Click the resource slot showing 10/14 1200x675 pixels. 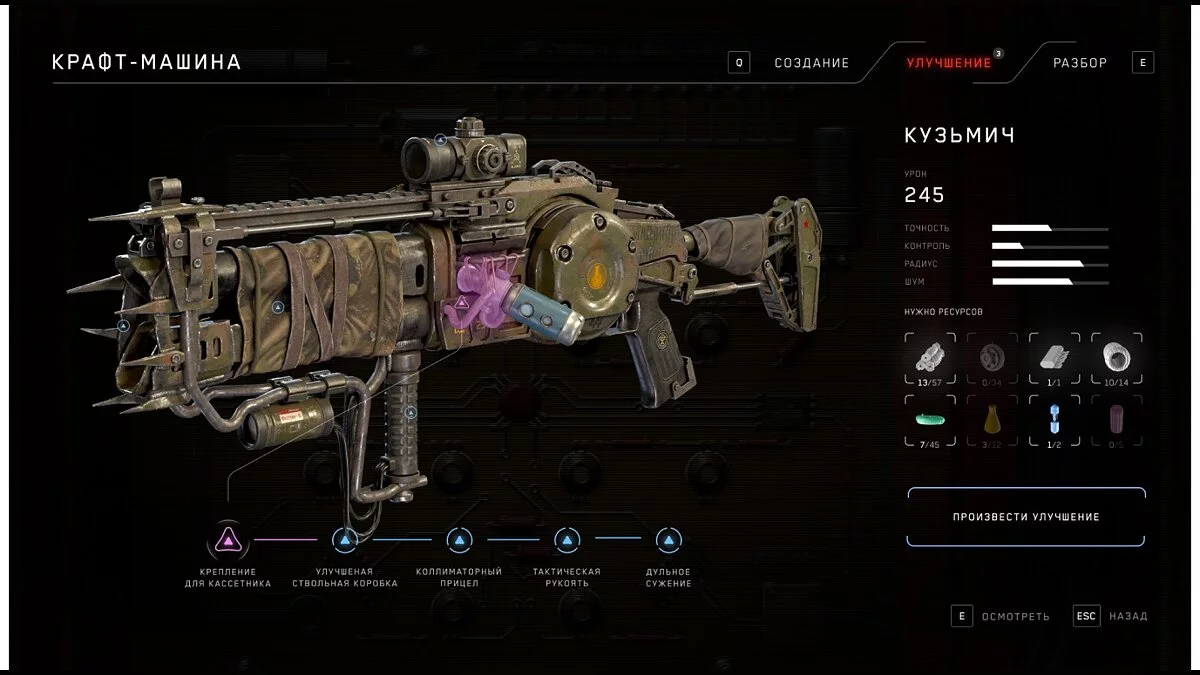click(x=1116, y=358)
